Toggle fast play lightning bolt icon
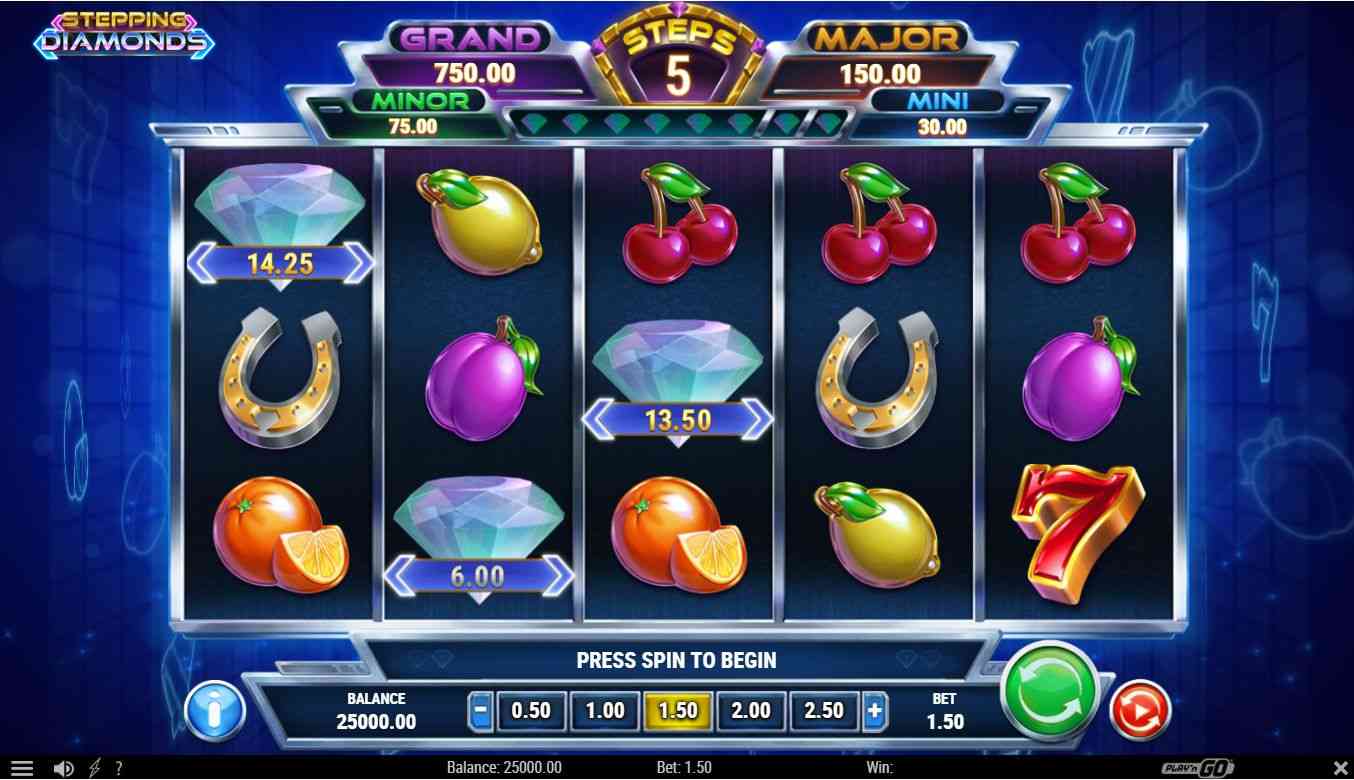 coord(95,768)
